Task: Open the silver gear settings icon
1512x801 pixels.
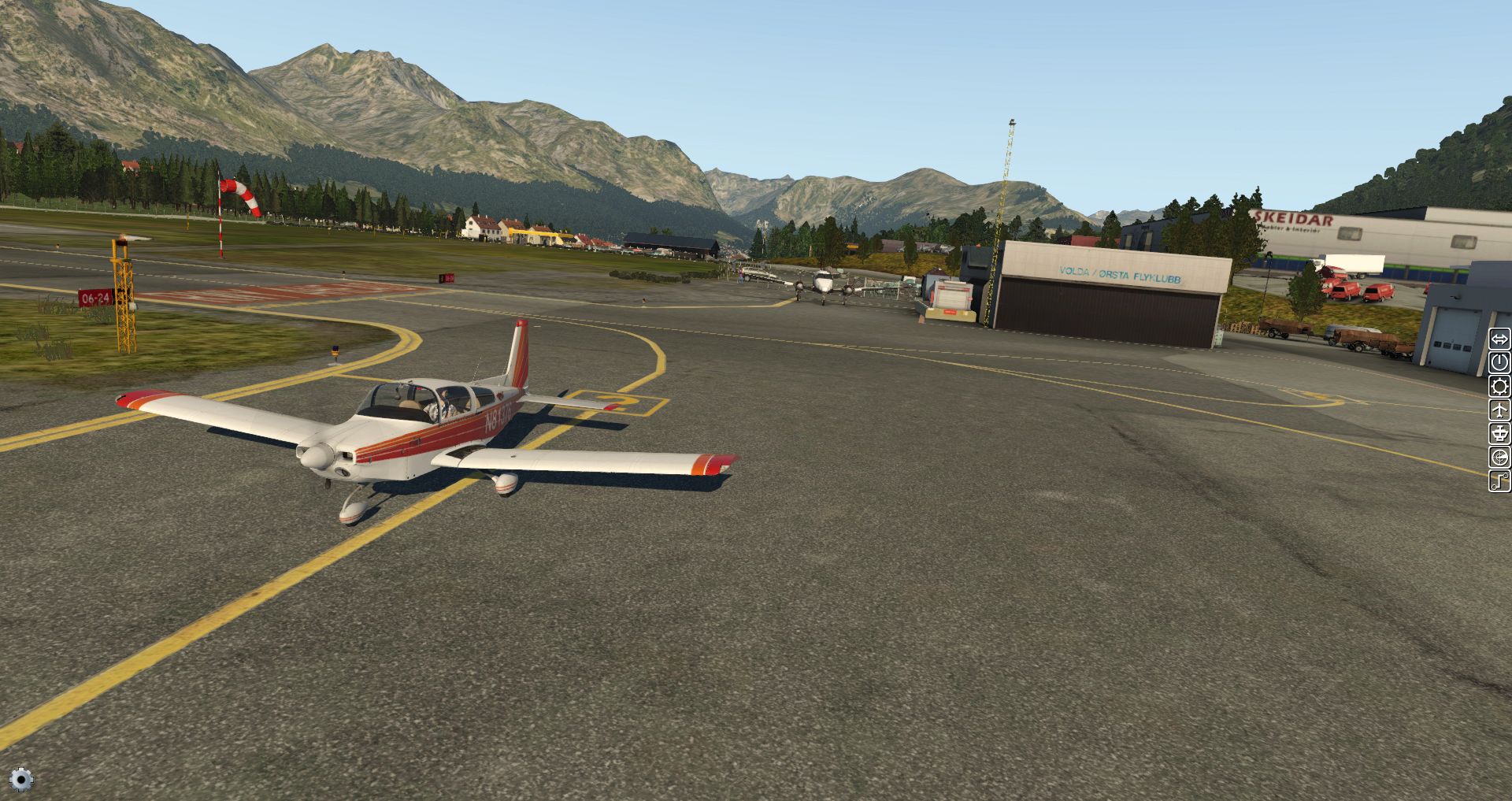Action: [21, 780]
